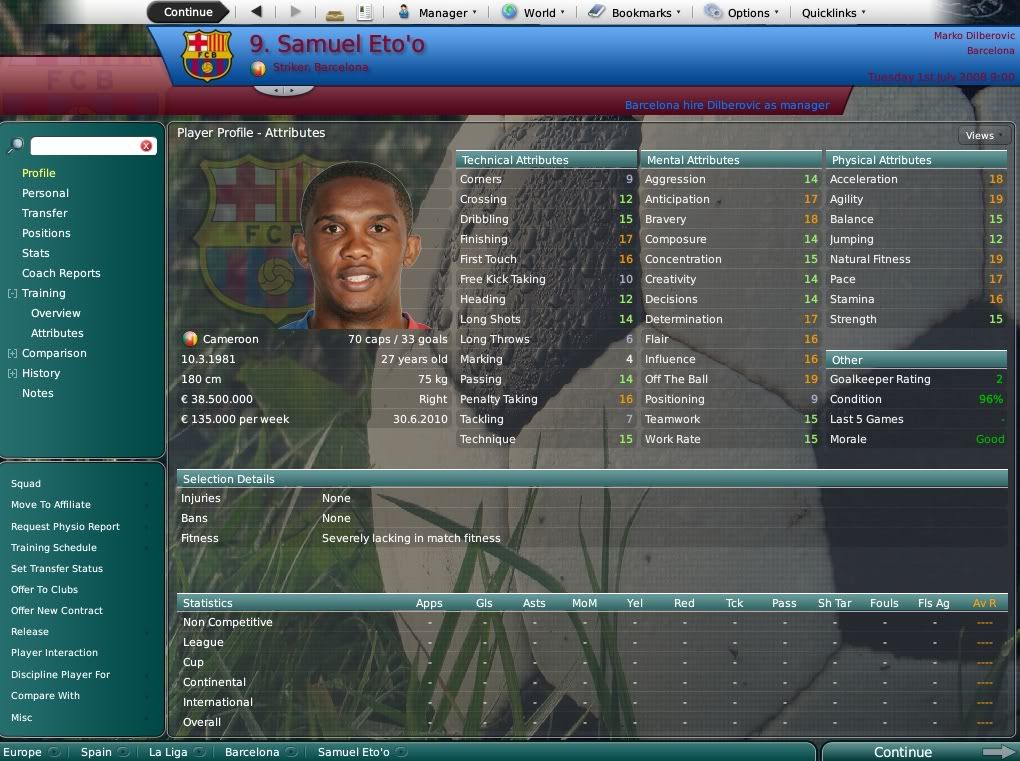Open the Manager dropdown menu
The image size is (1020, 761).
438,13
